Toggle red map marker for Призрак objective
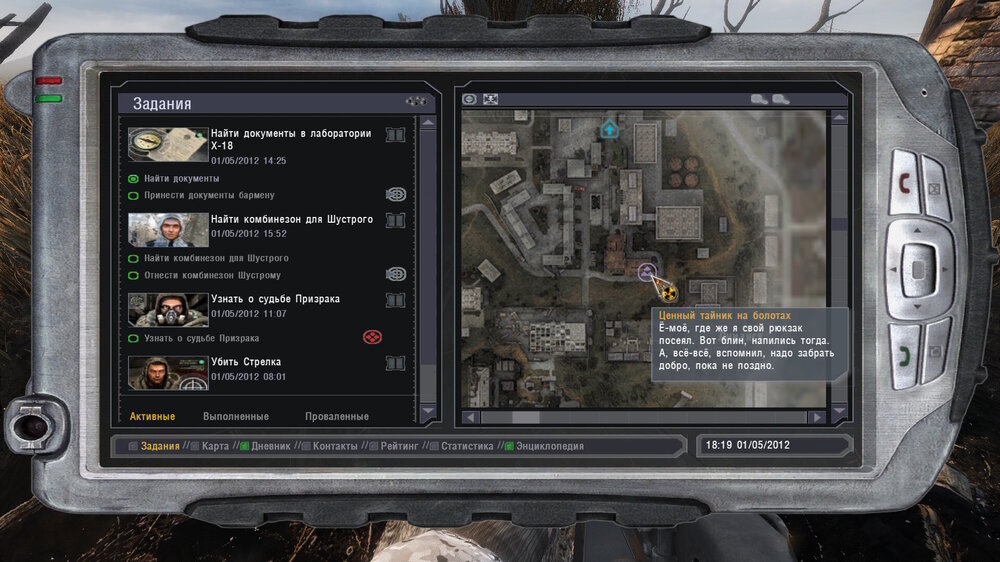 [372, 337]
